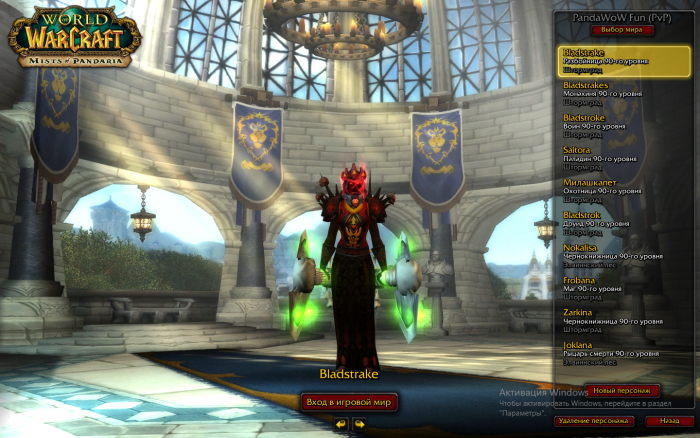Rotate character with the left arrow button
The width and height of the screenshot is (700, 438).
342,424
